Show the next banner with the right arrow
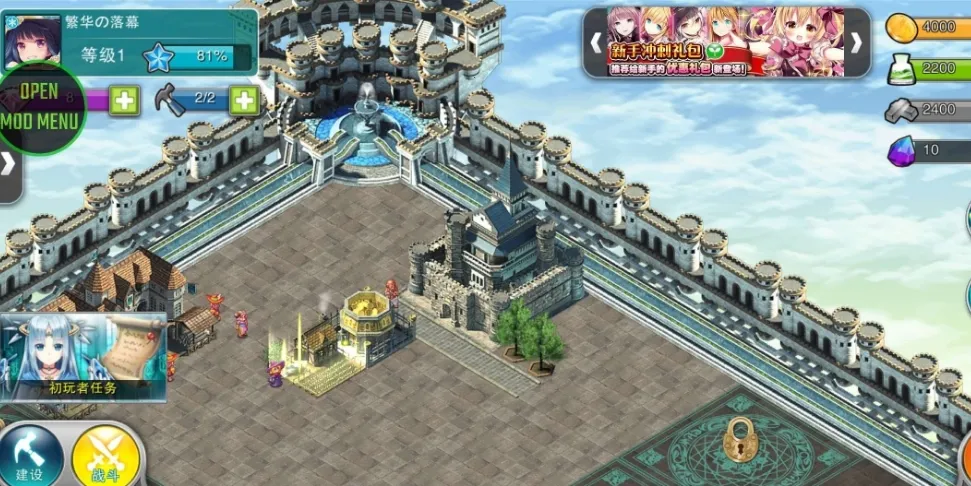The image size is (971, 486). click(x=856, y=43)
